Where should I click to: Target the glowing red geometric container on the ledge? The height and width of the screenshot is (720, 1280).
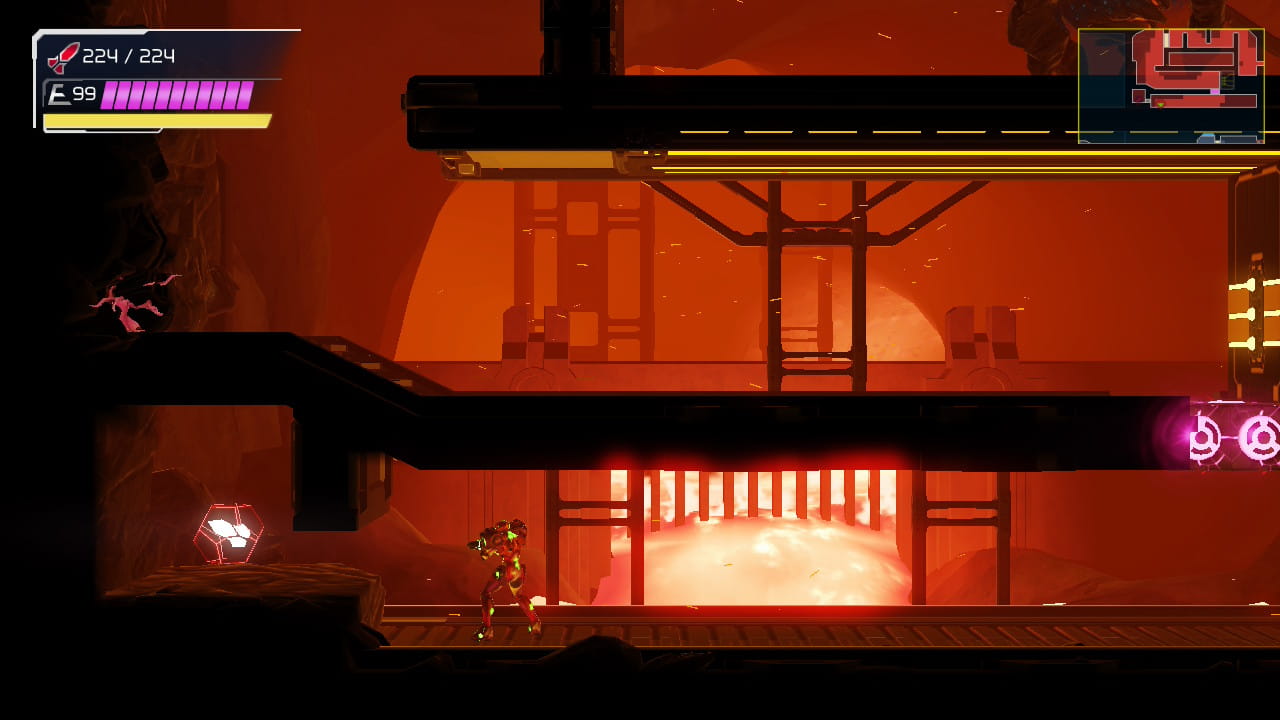click(x=228, y=533)
